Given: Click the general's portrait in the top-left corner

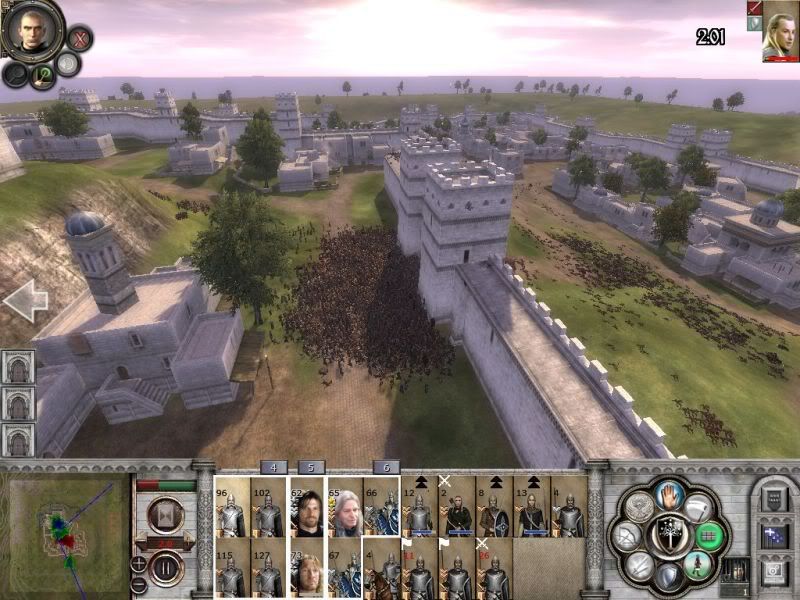Looking at the screenshot, I should click(28, 30).
